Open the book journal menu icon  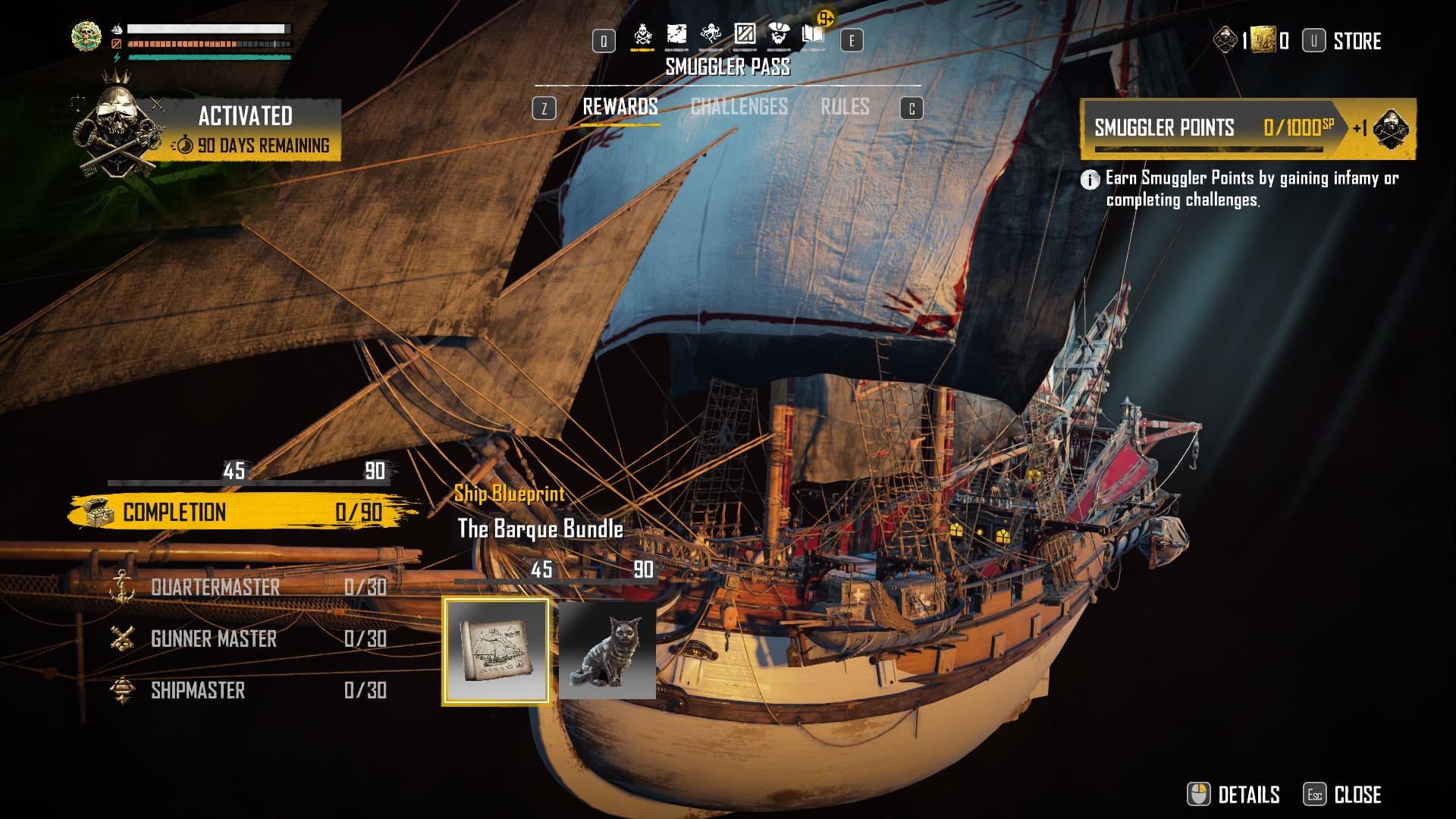coord(813,35)
